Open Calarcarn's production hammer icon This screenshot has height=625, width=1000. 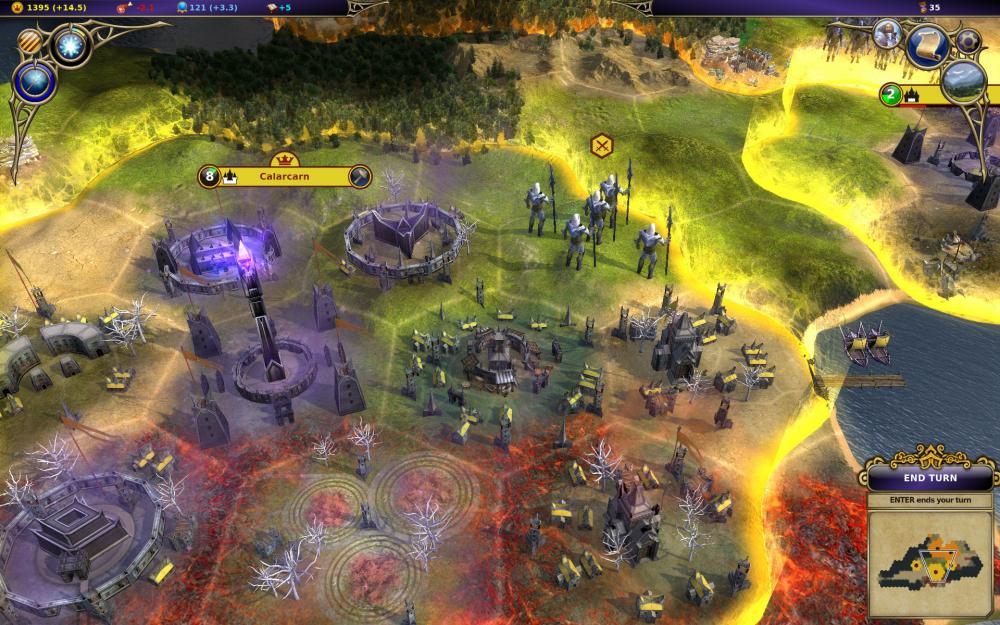(x=360, y=177)
